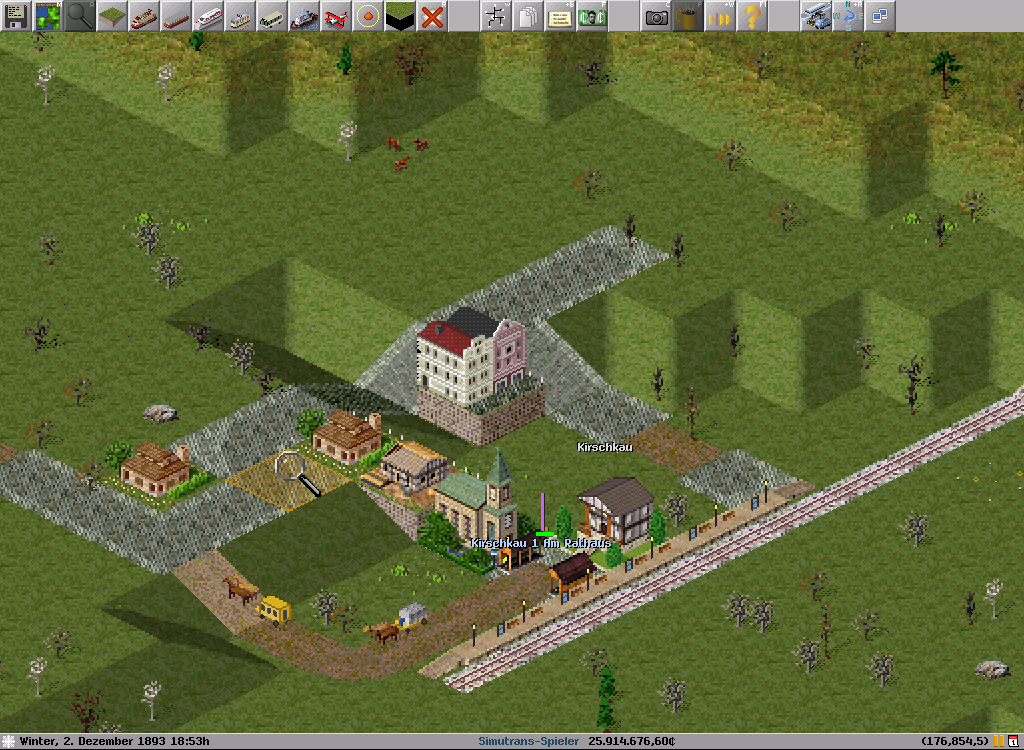Open the finances banknote window
This screenshot has width=1024, height=750.
(592, 16)
